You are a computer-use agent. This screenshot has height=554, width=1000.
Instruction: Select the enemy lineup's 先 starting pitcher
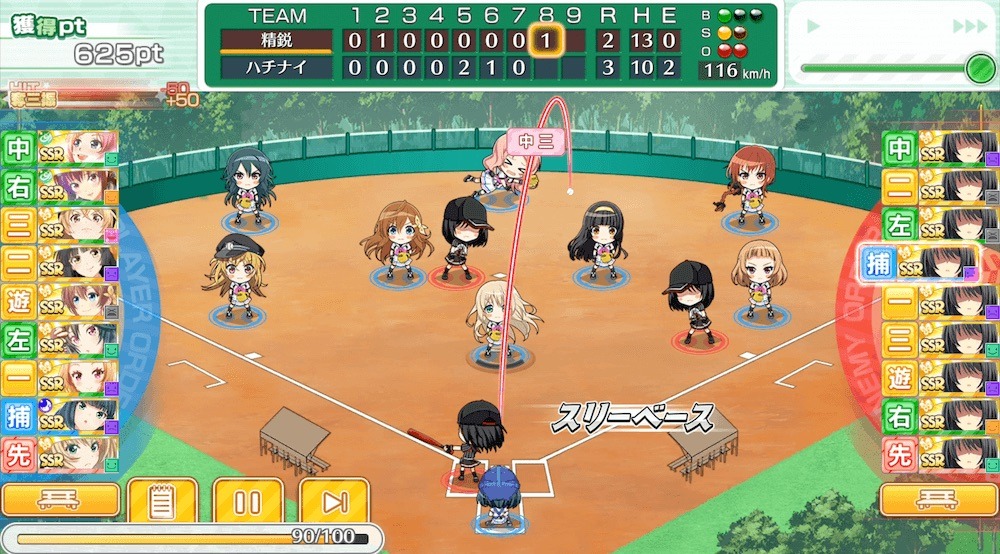(938, 455)
